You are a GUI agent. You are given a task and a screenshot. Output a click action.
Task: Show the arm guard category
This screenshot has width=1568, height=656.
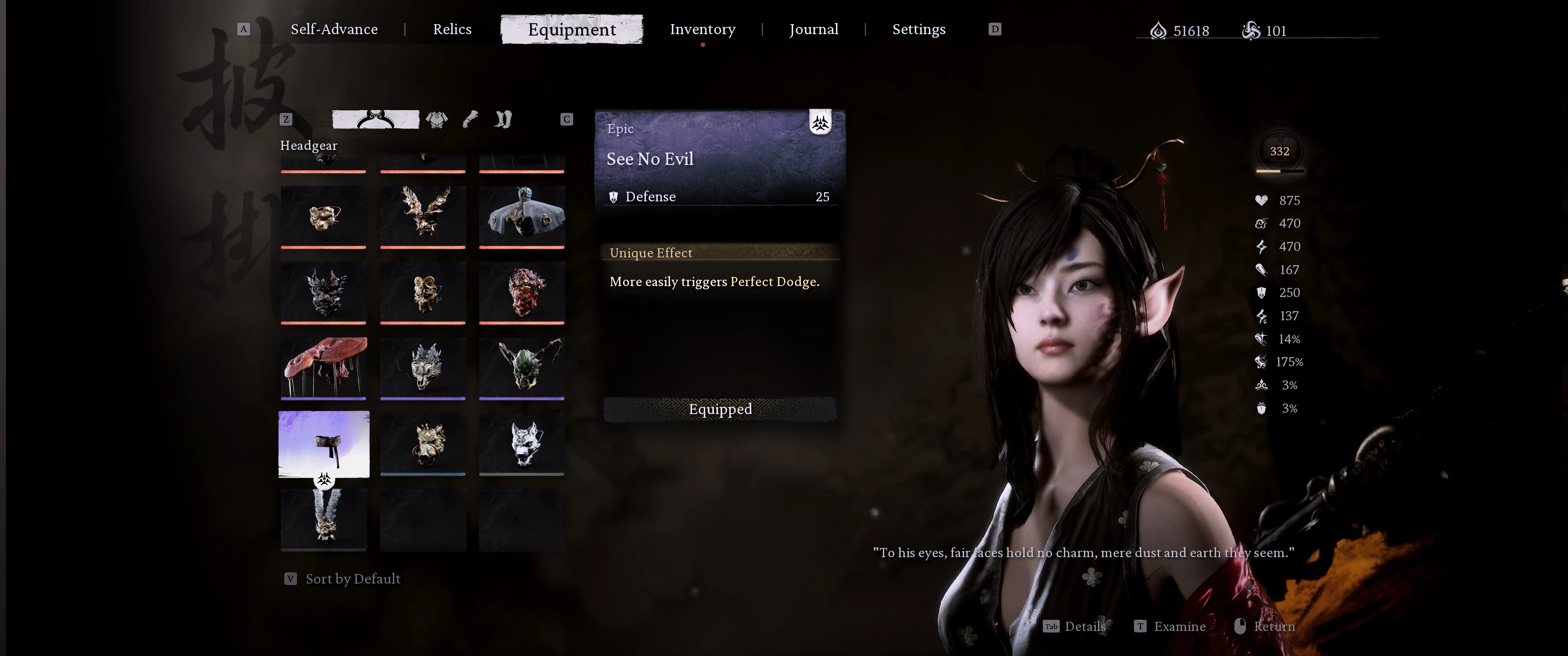[470, 119]
